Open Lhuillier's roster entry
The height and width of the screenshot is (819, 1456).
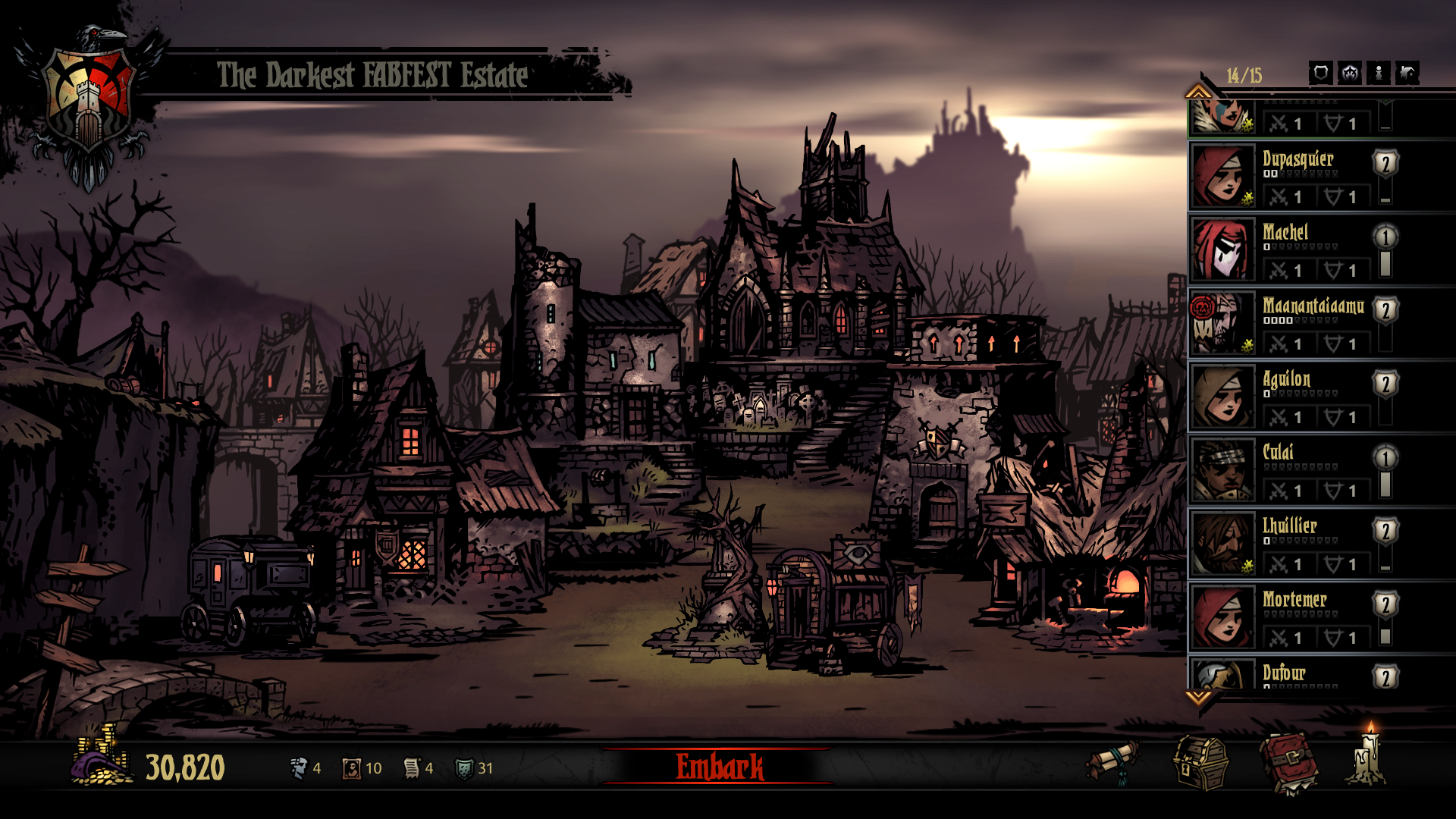pyautogui.click(x=1297, y=544)
